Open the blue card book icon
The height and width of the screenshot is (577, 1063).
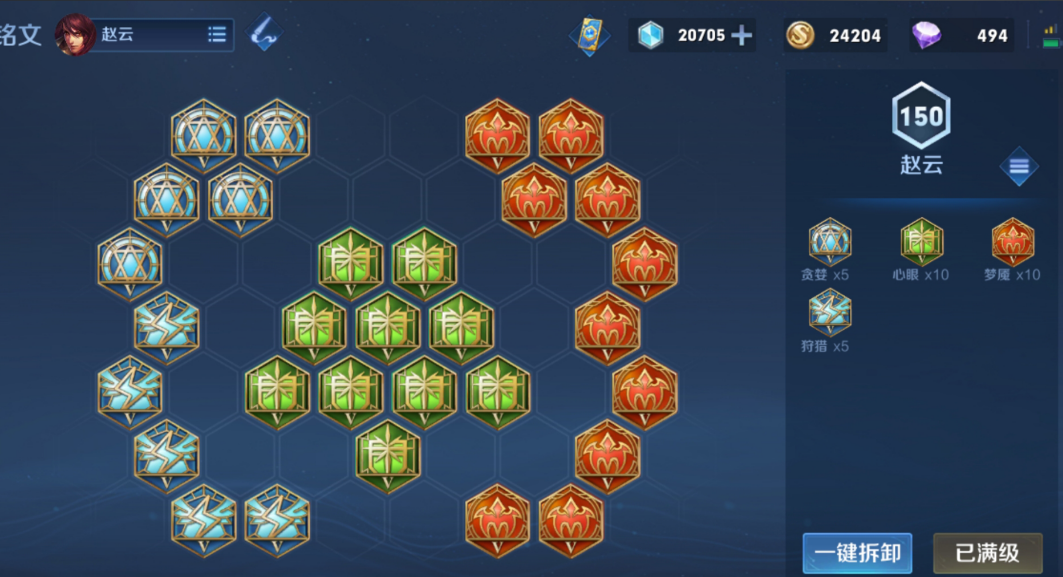coord(589,36)
